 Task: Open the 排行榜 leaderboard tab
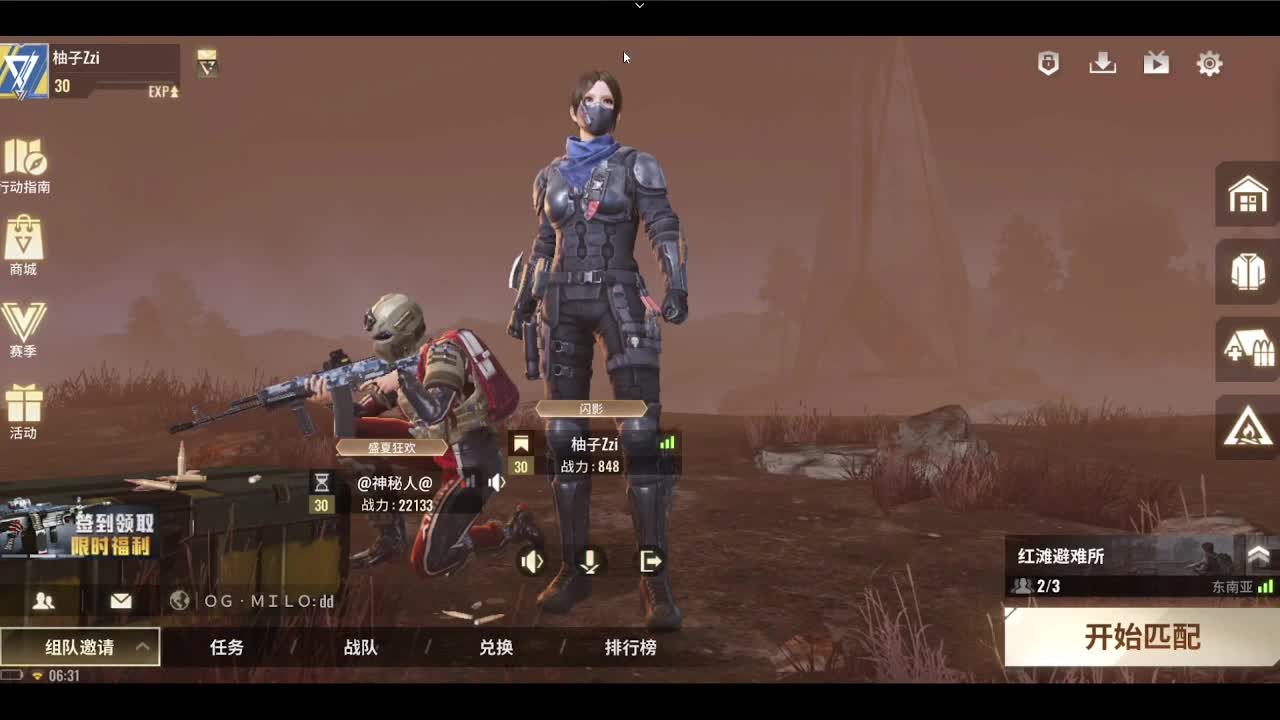coord(632,647)
